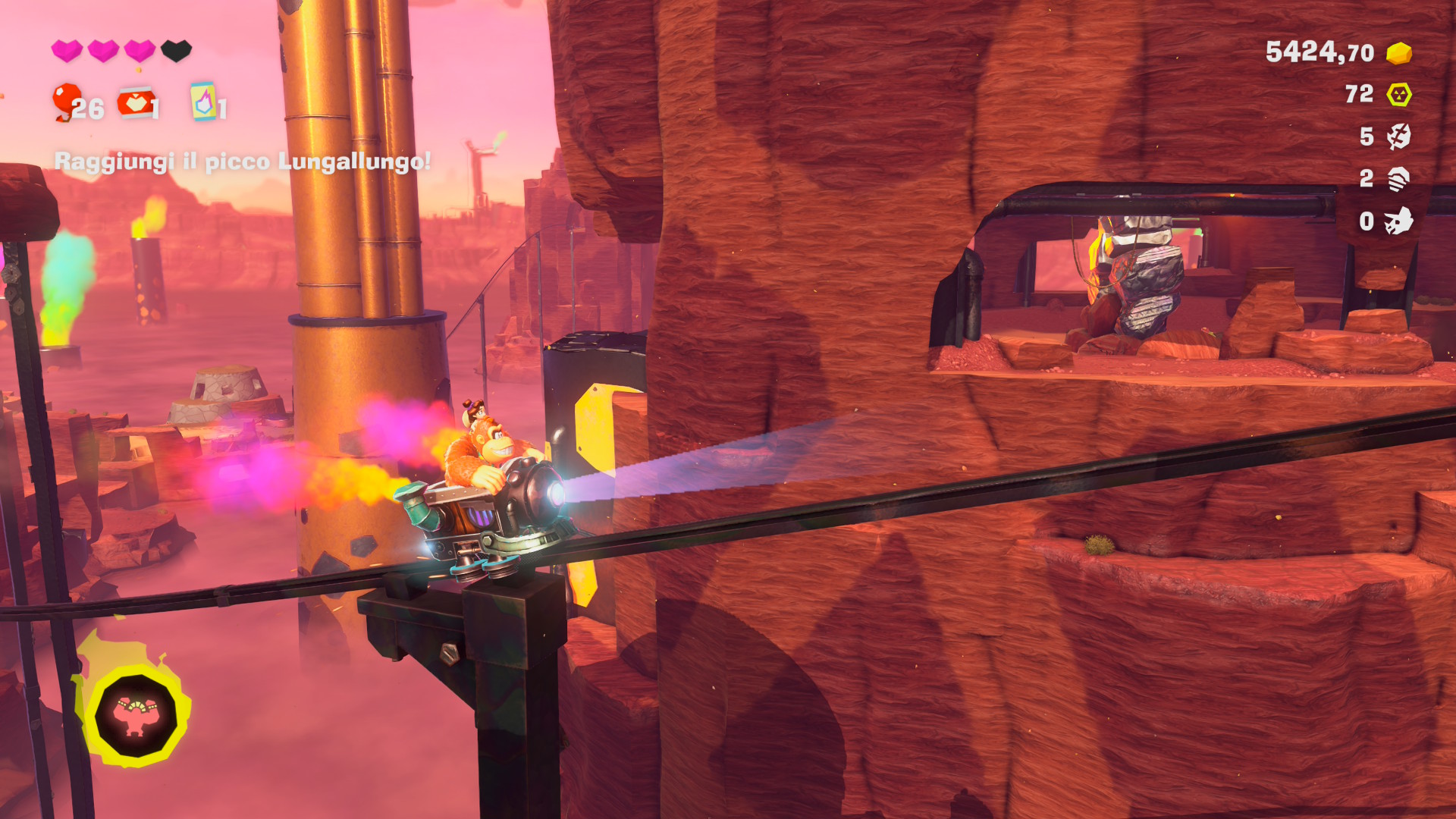Select the yellow hexagonal chip icon
Image resolution: width=1456 pixels, height=819 pixels.
pos(1398,95)
